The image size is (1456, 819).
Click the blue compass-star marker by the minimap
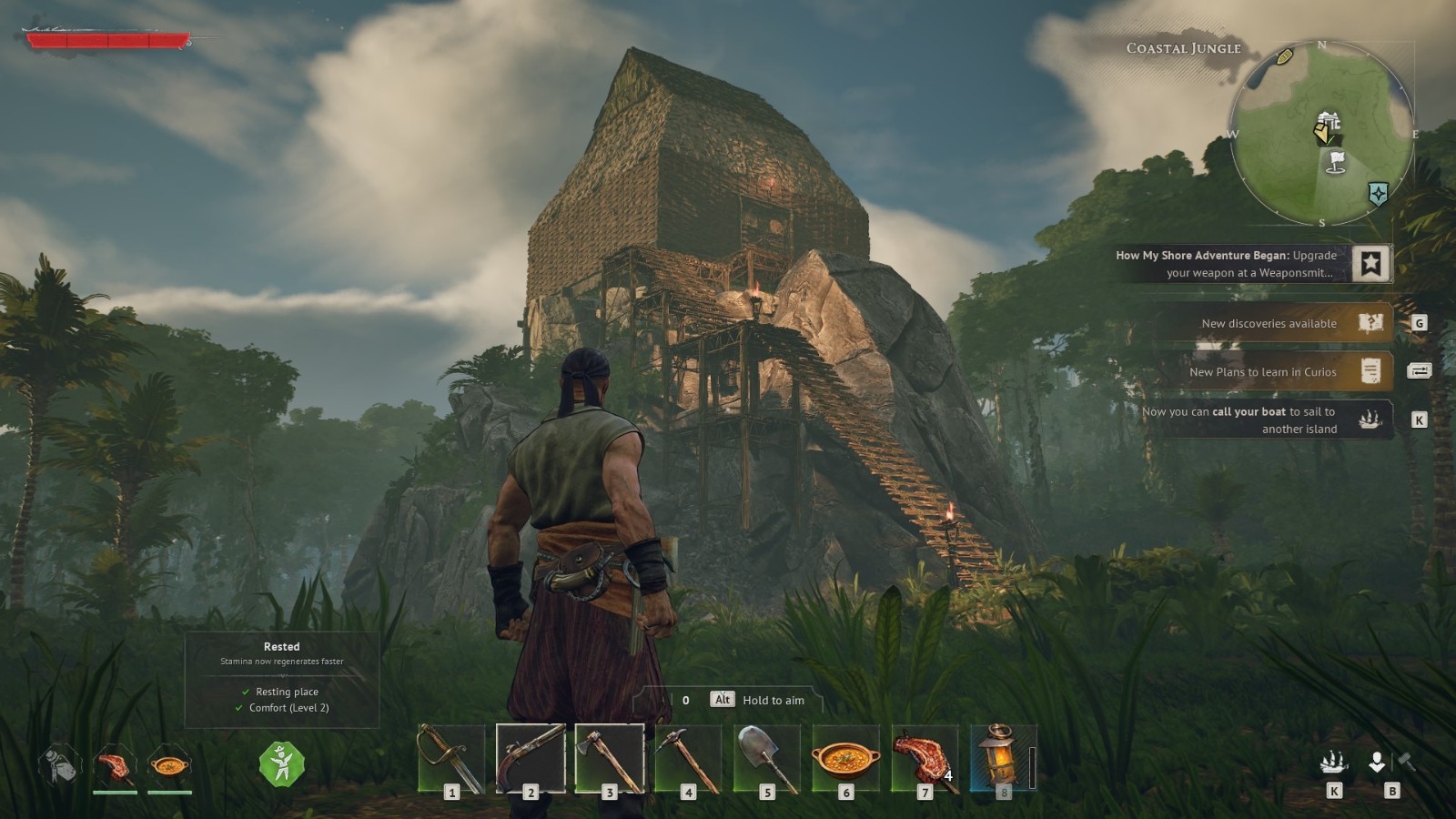pyautogui.click(x=1378, y=193)
